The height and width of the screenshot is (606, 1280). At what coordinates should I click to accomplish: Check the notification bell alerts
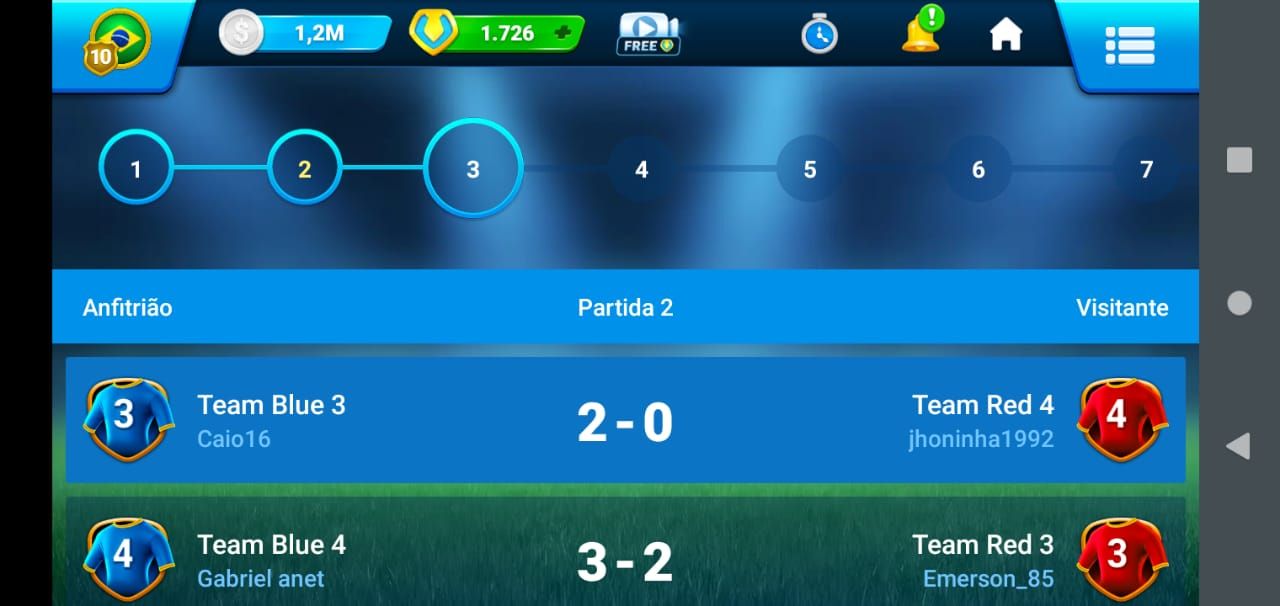921,32
